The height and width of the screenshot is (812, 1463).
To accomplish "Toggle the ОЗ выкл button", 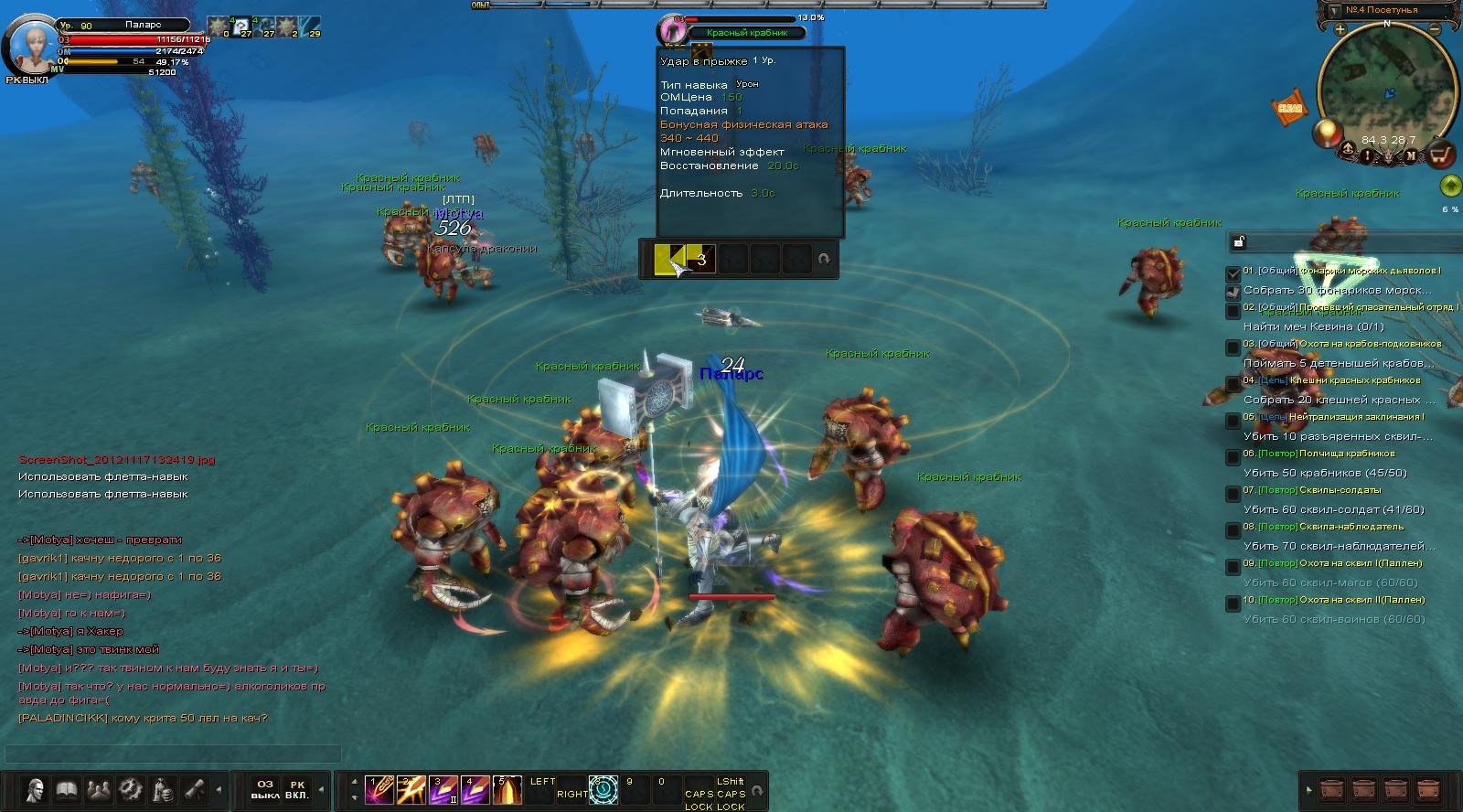I will point(265,789).
